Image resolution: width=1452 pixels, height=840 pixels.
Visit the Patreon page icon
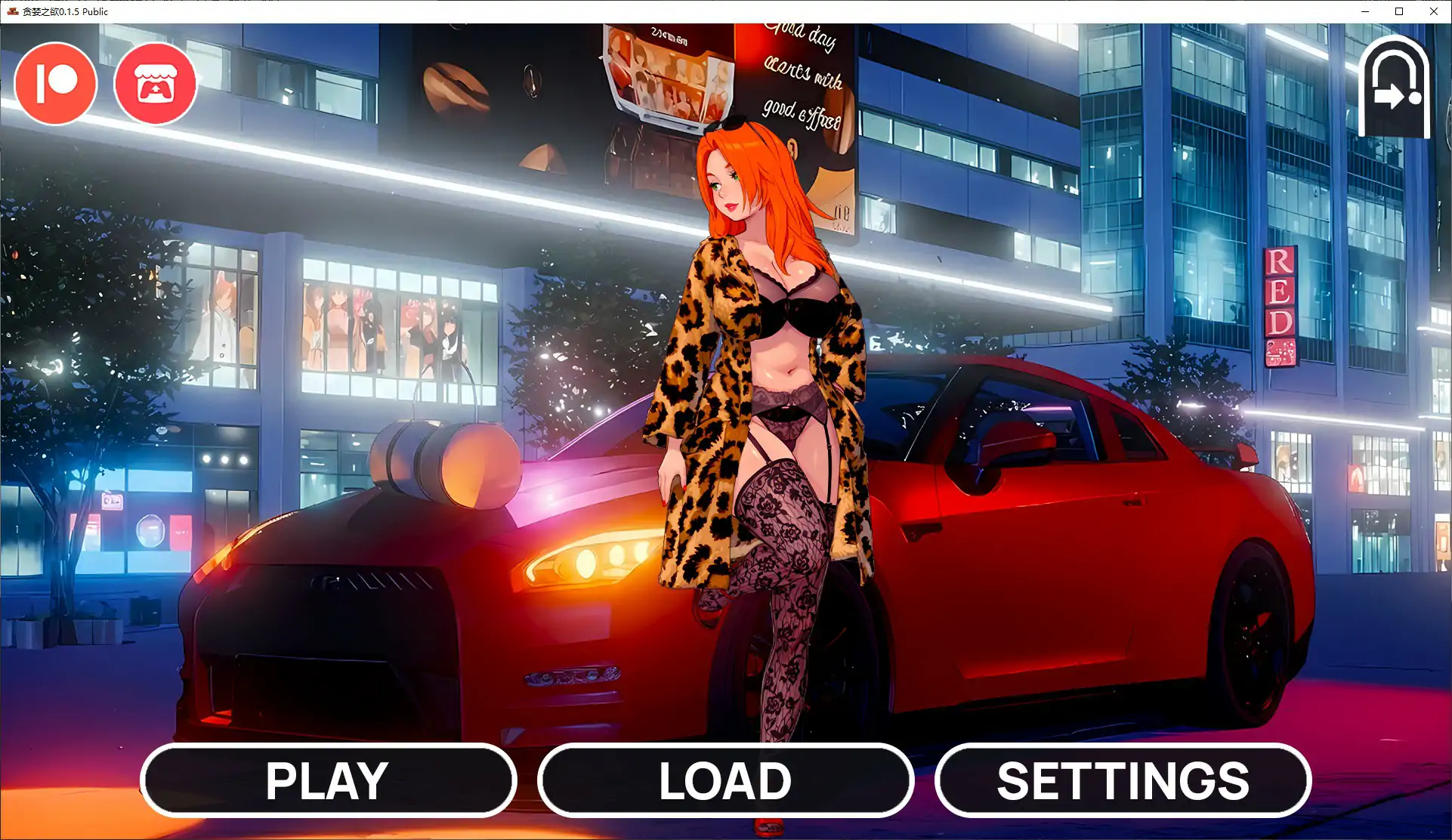point(56,83)
